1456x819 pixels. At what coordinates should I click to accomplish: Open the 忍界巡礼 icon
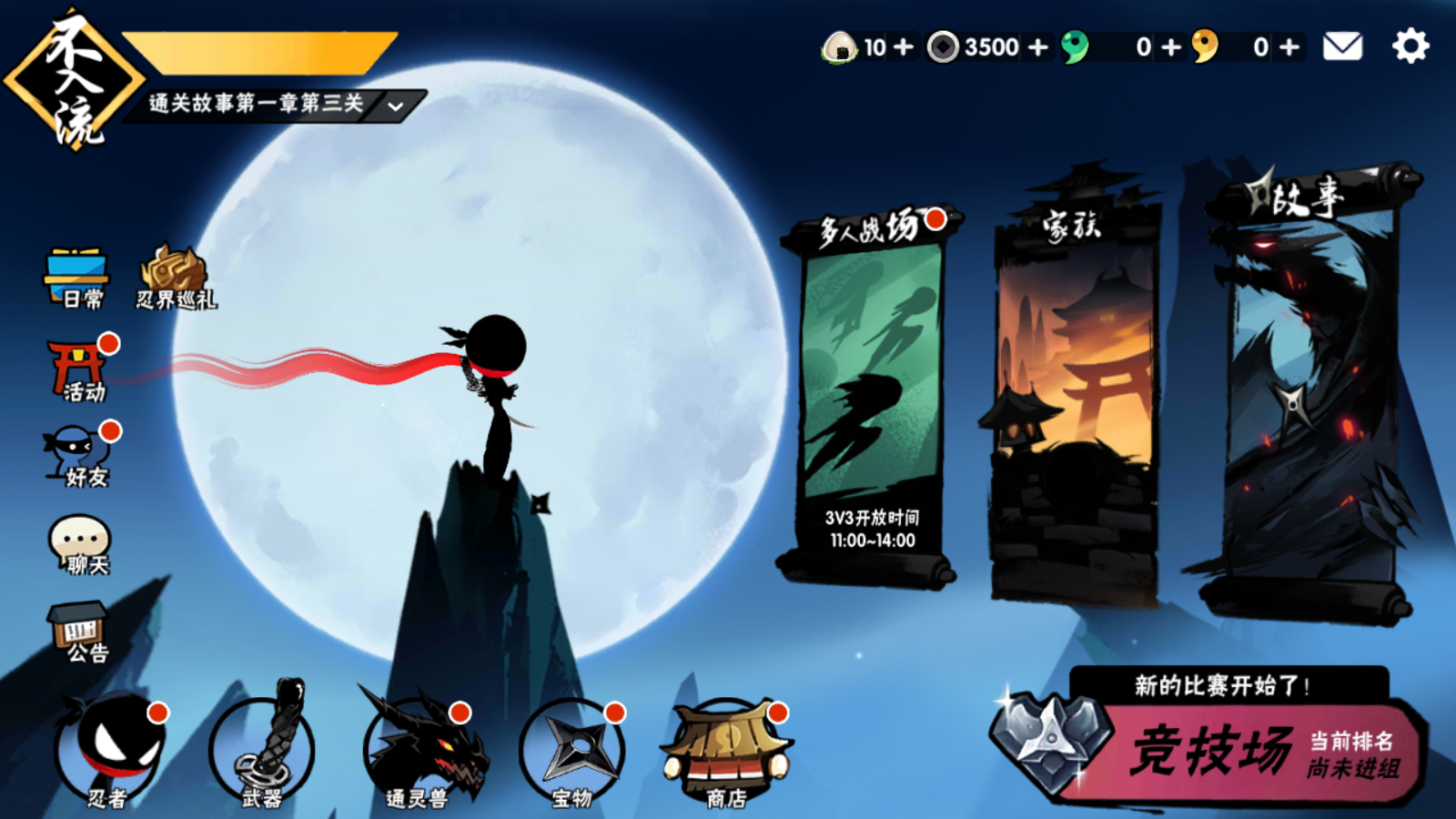[x=175, y=278]
